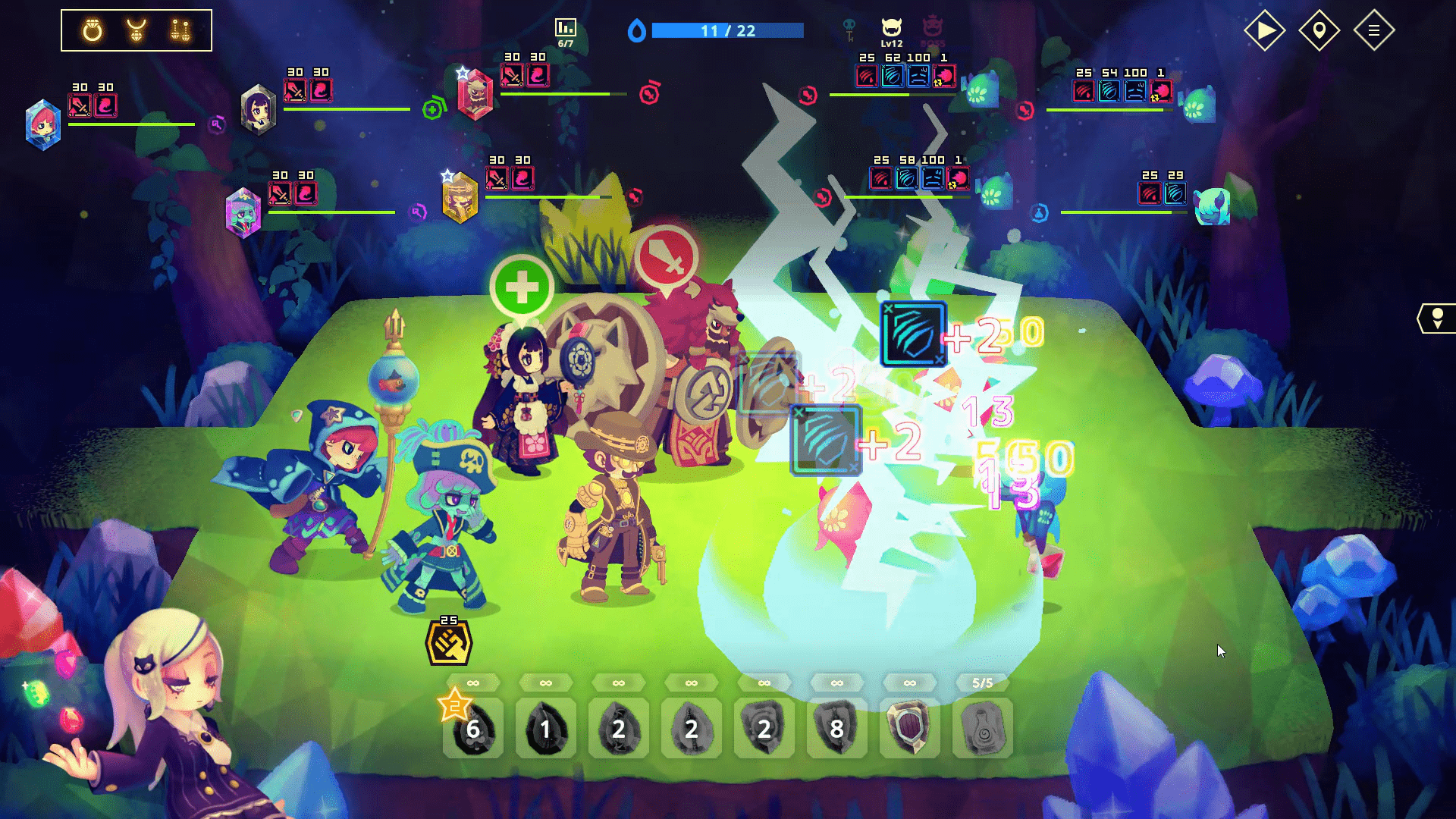
Task: Select the red-haired hooded mage portrait
Action: (43, 124)
